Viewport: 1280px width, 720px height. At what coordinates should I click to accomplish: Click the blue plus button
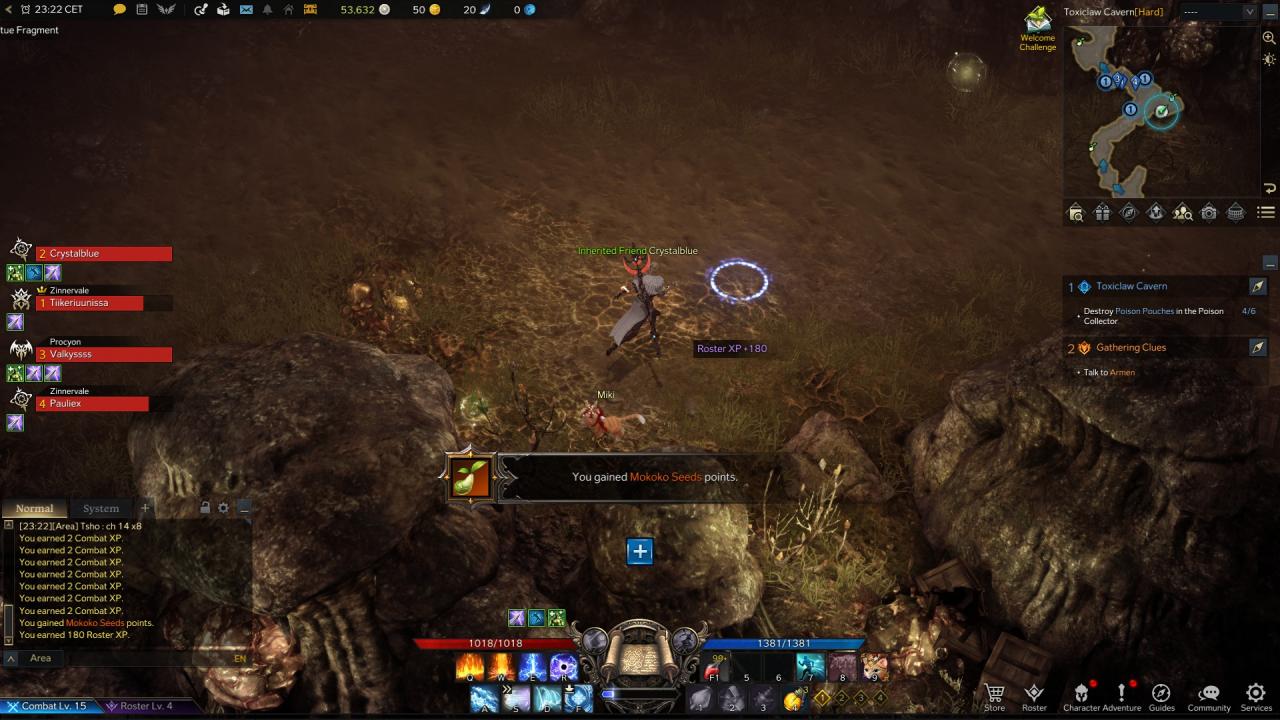coord(640,551)
